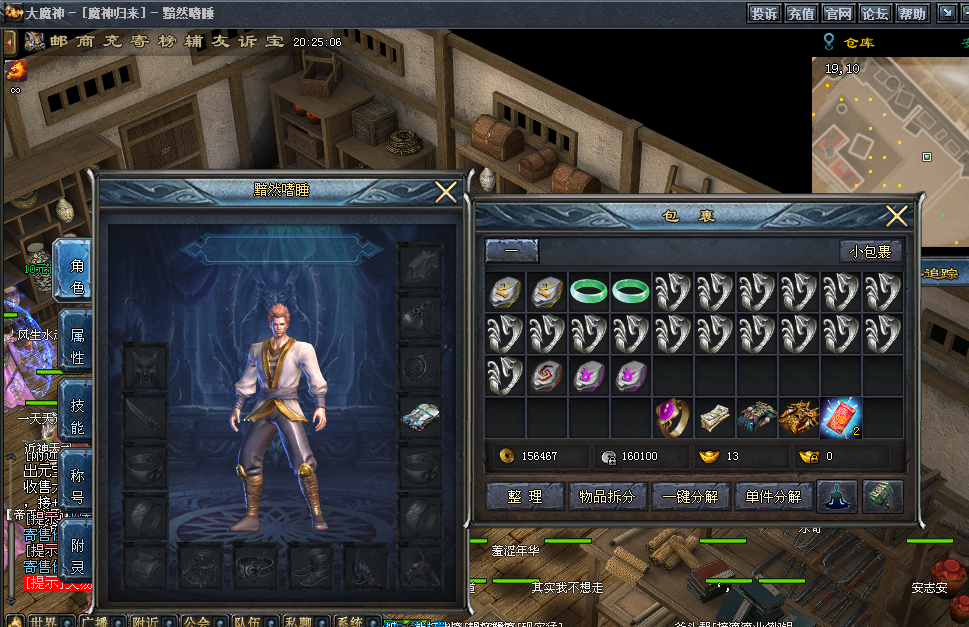Activate 一键分解 one-click disassemble
The height and width of the screenshot is (627, 969).
point(690,496)
